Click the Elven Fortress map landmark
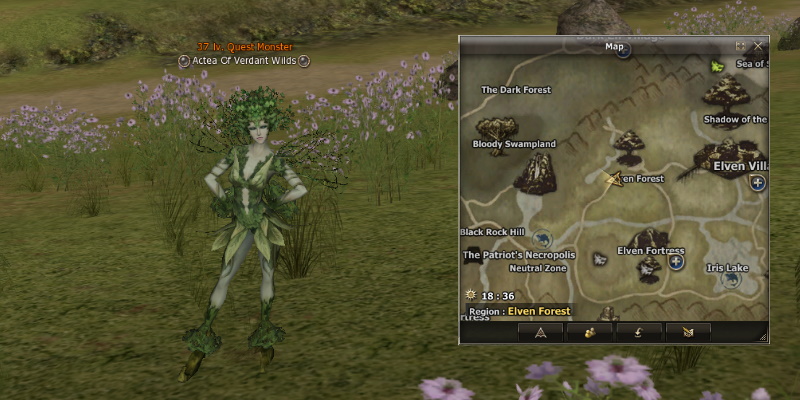This screenshot has height=400, width=800. click(x=651, y=250)
